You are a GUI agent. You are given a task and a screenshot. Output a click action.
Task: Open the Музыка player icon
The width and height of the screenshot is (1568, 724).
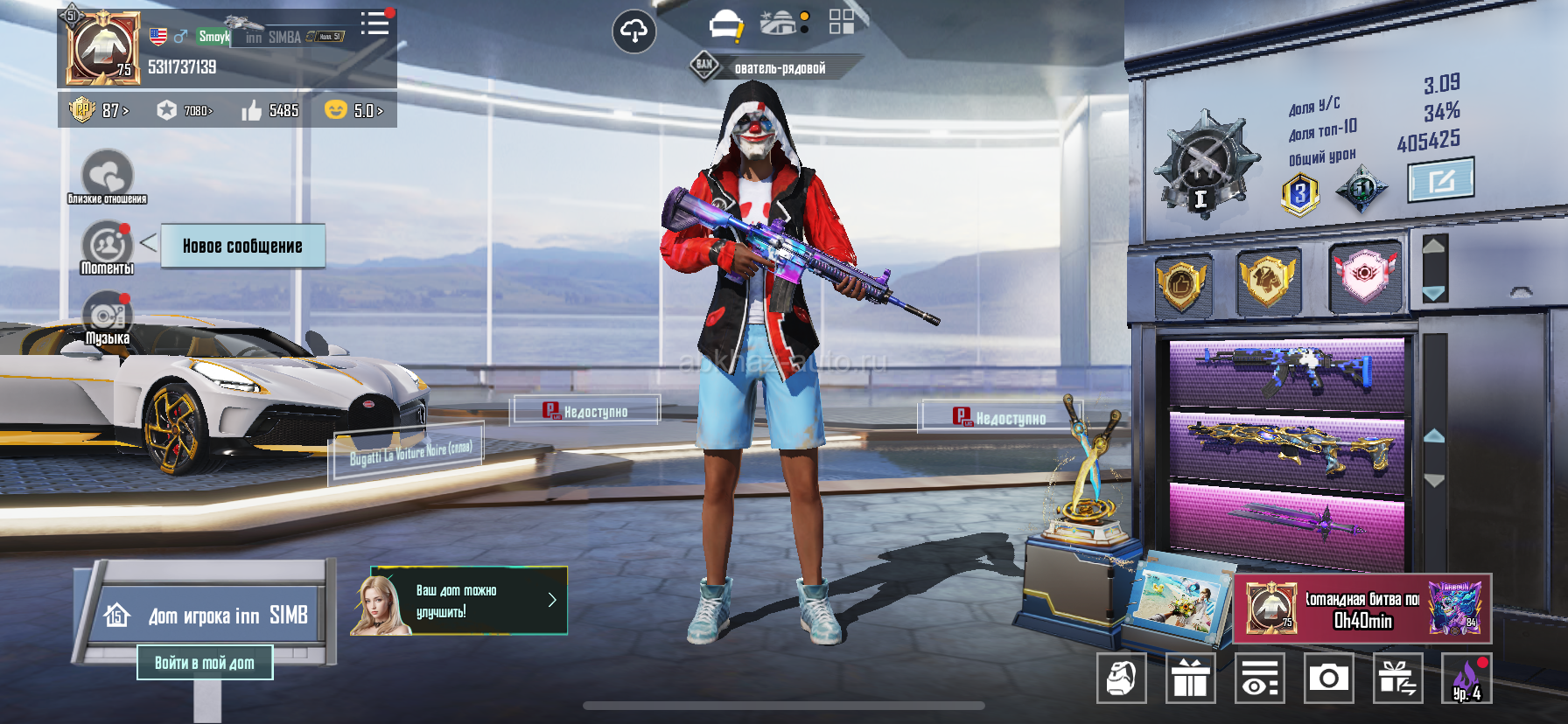(107, 317)
